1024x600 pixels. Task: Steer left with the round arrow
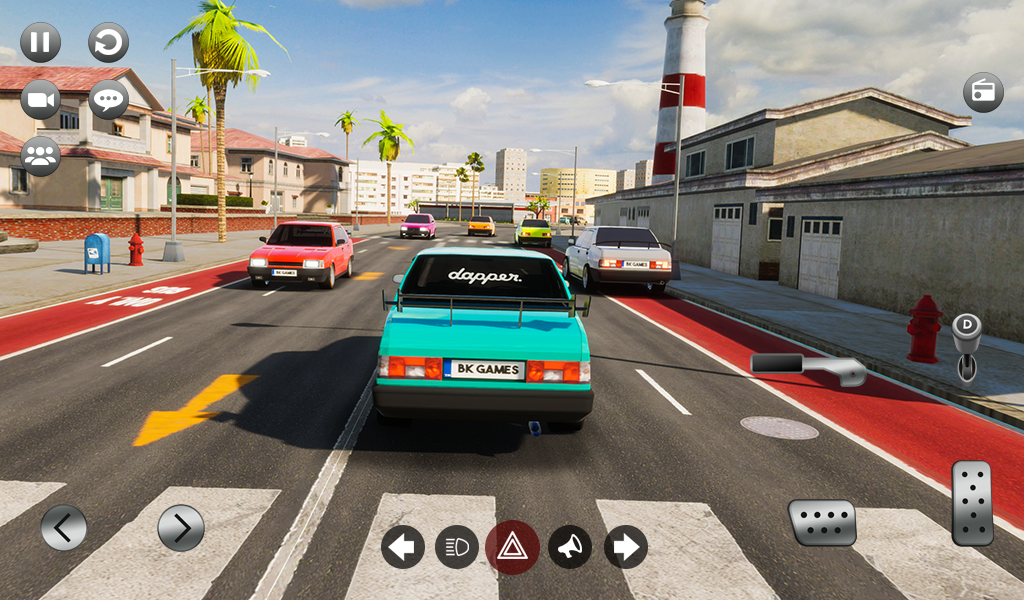(64, 528)
